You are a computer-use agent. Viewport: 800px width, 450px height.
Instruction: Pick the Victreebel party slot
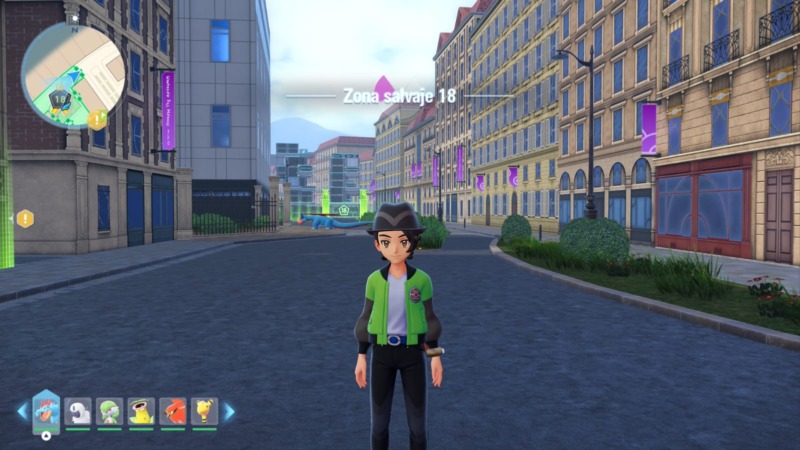point(141,411)
